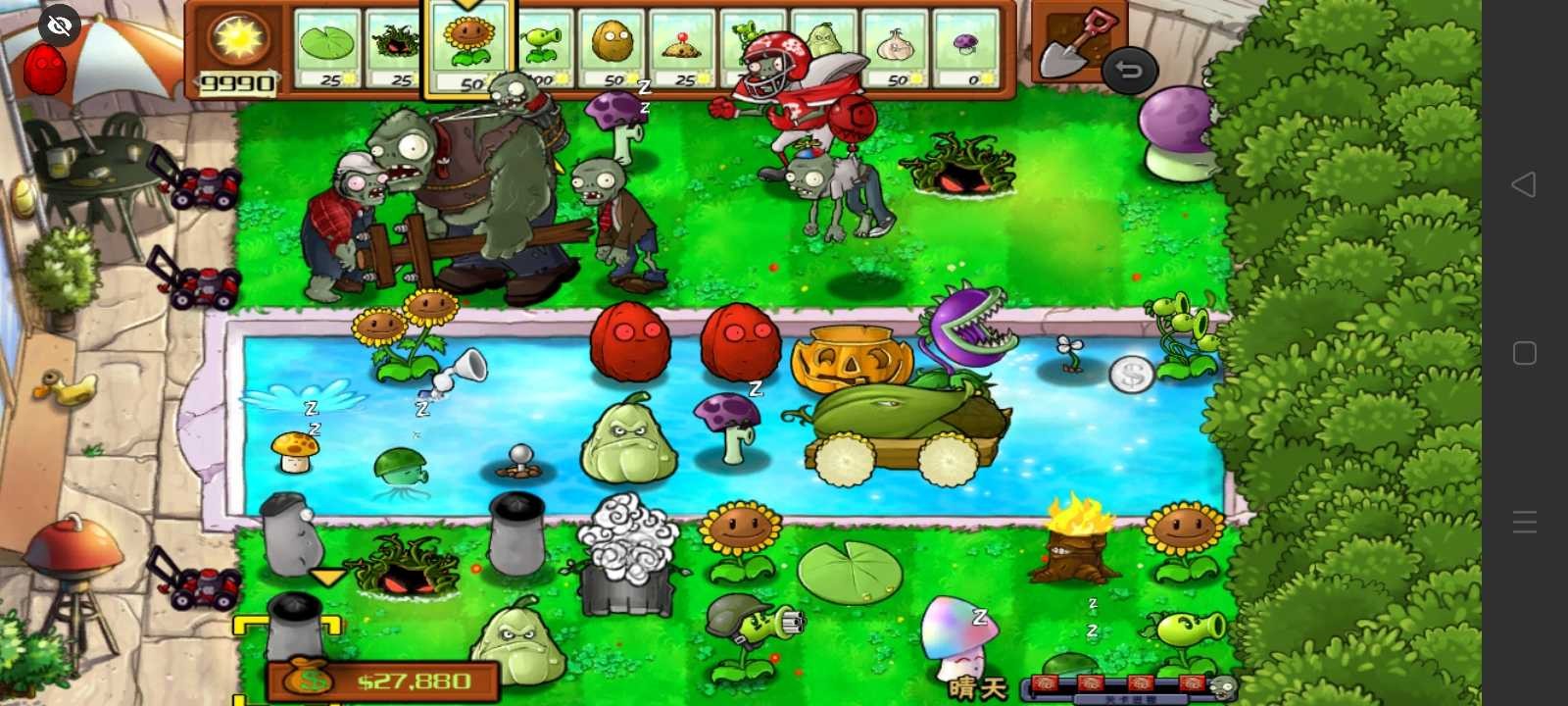
Task: Choose the Potato Mine seed packet
Action: (681, 44)
